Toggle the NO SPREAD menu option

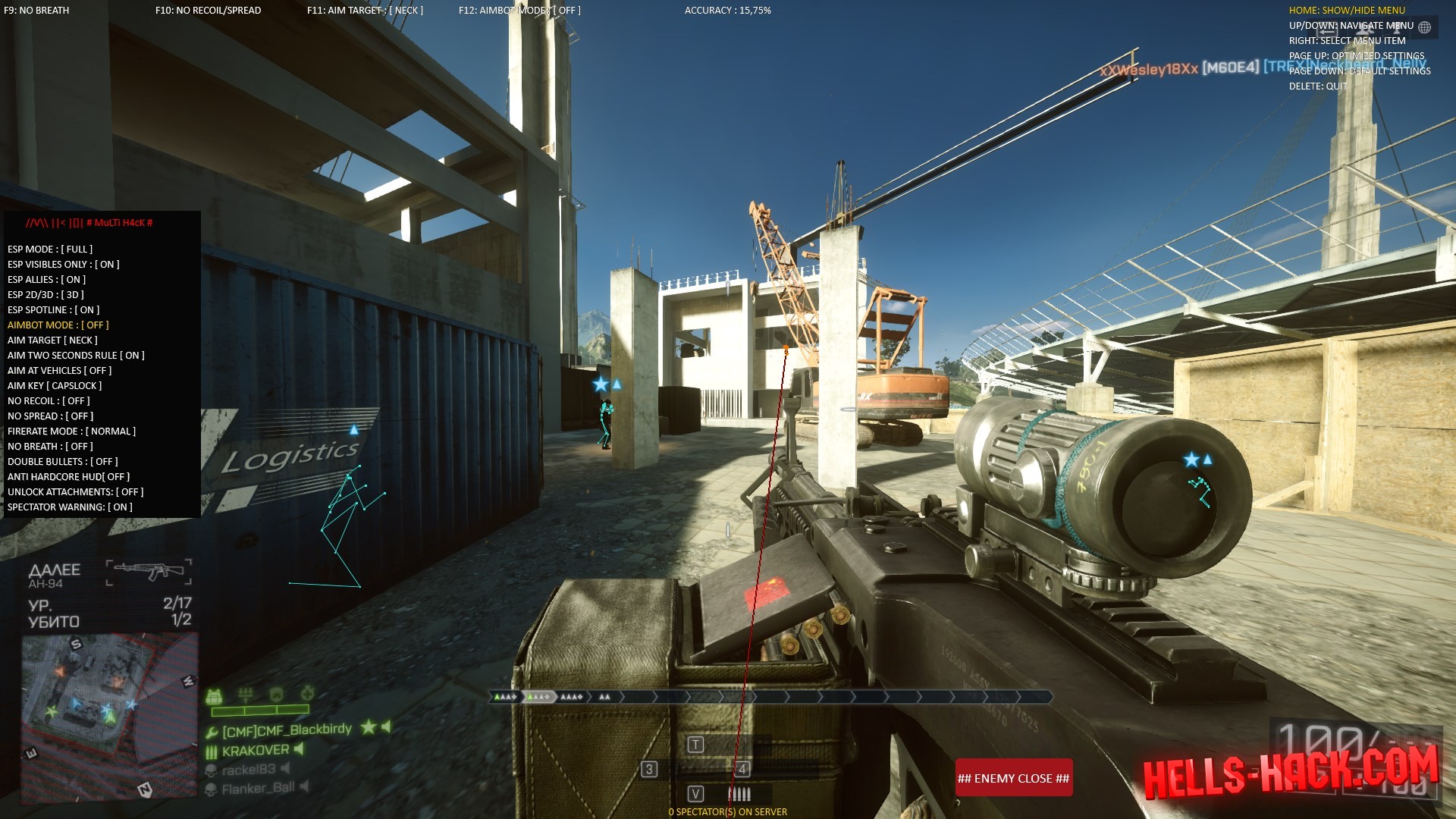pyautogui.click(x=50, y=416)
